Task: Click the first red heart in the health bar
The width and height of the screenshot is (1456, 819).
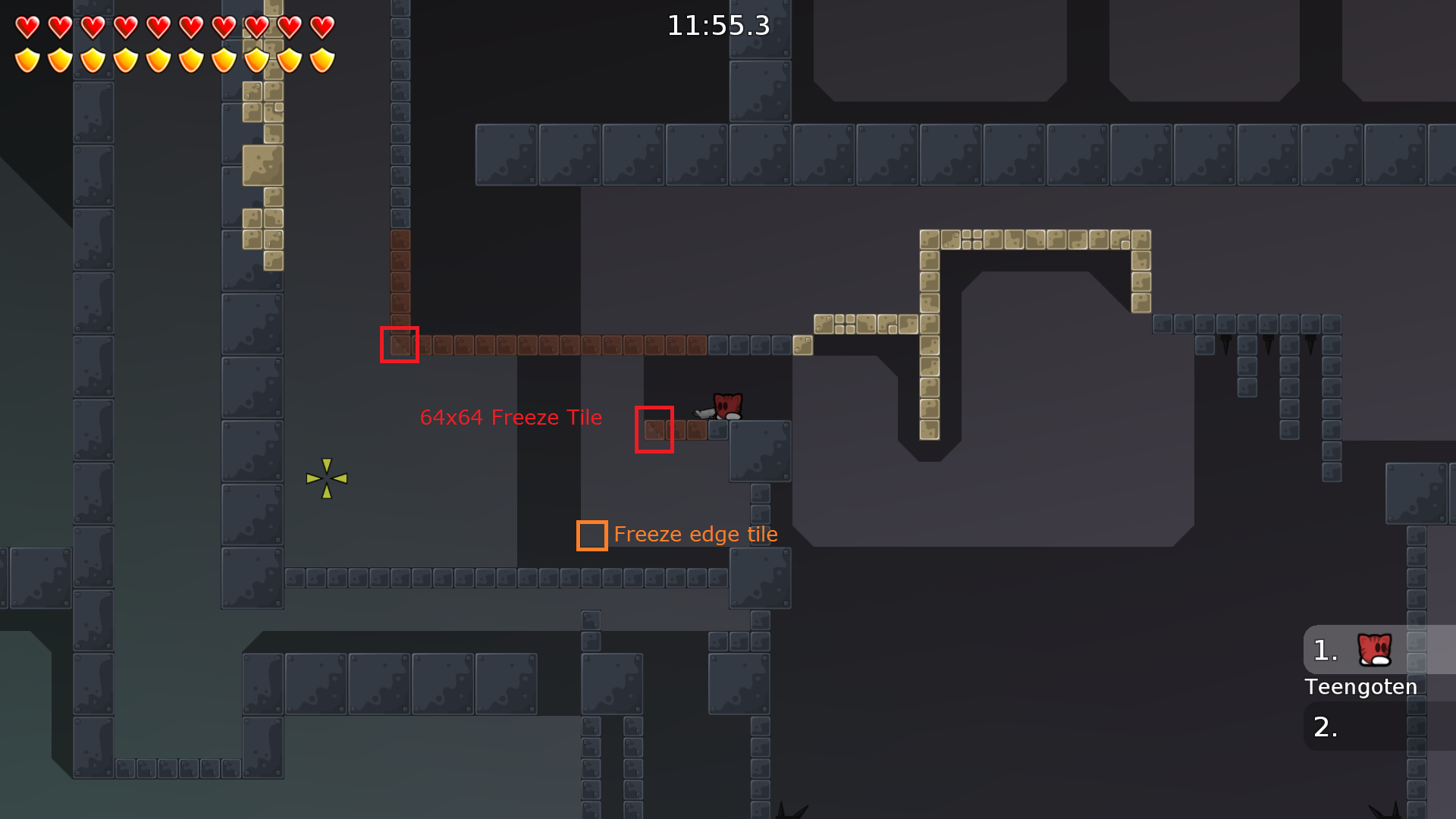Action: point(27,26)
